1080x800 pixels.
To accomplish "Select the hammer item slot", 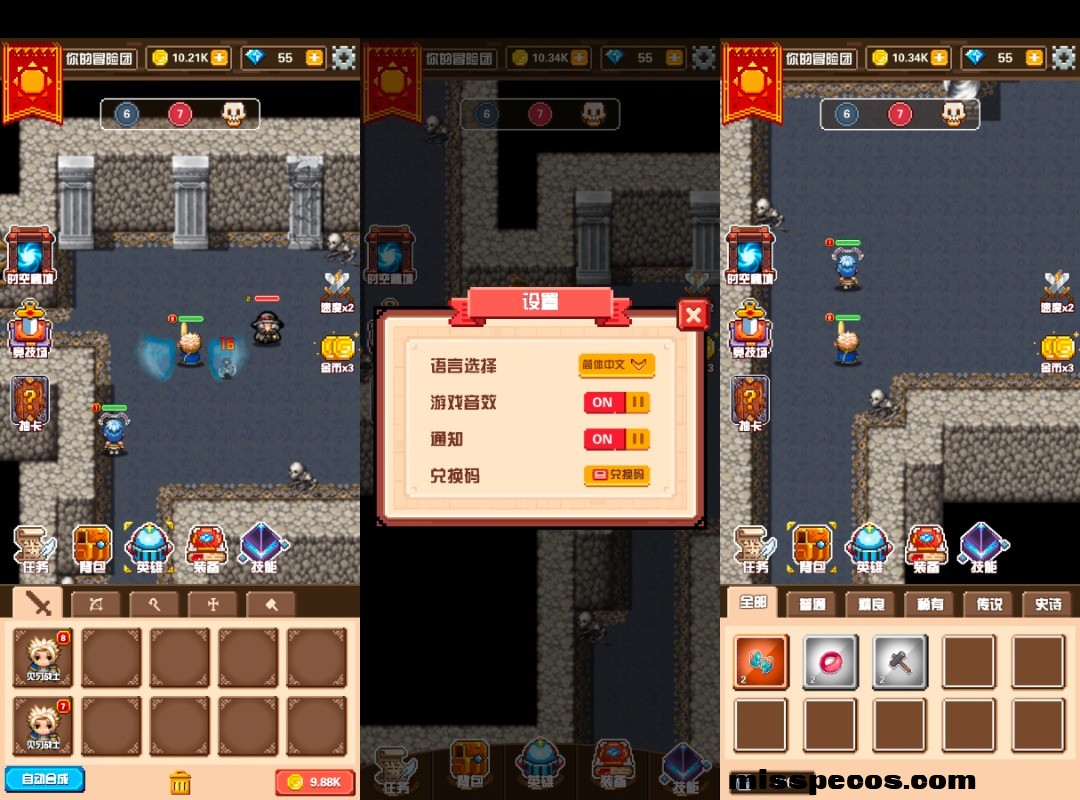I will [899, 662].
